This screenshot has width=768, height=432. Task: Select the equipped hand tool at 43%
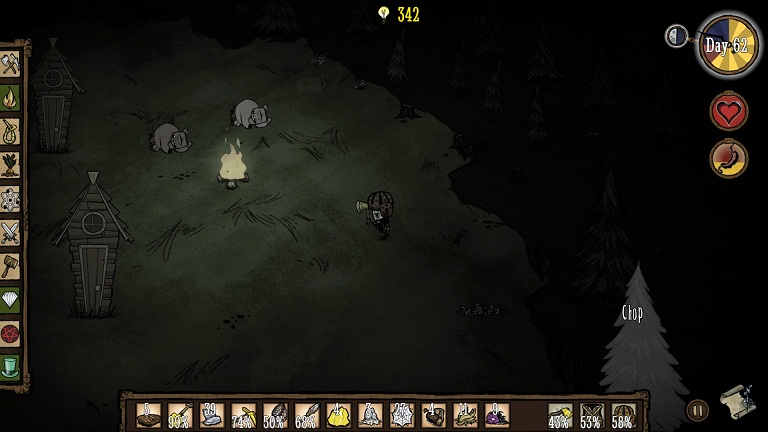(x=560, y=415)
